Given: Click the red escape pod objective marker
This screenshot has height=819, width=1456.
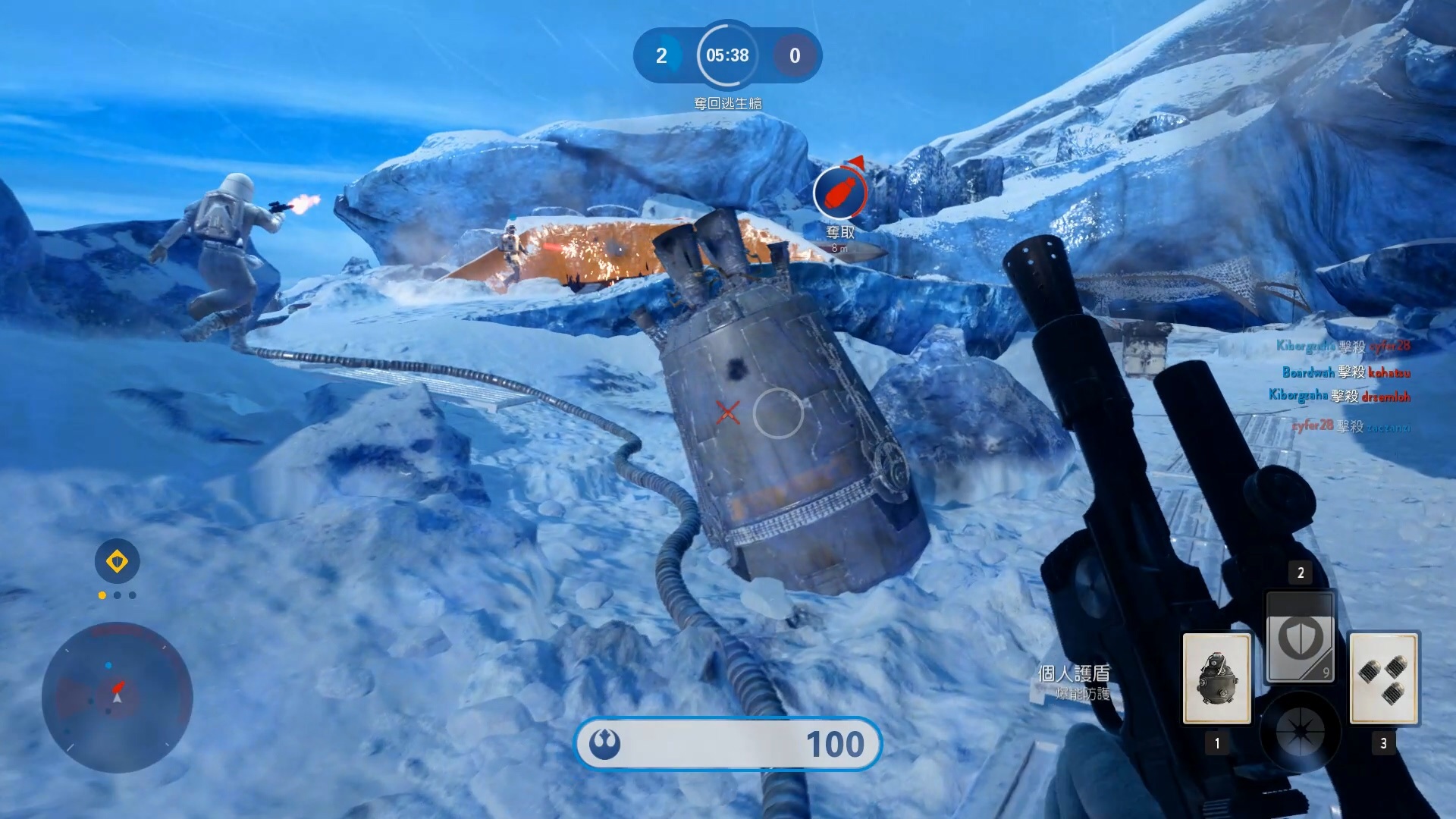Looking at the screenshot, I should click(839, 194).
